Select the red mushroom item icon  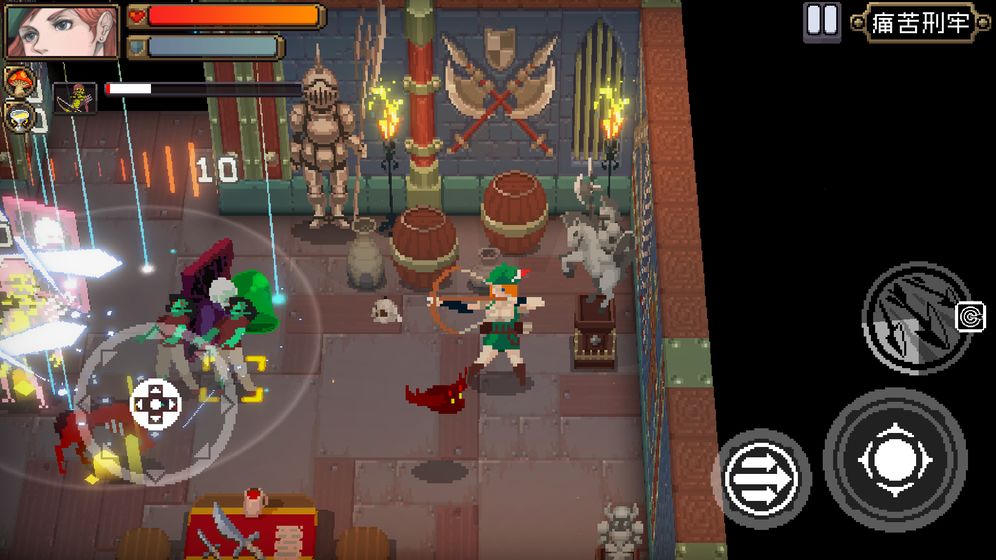(x=17, y=81)
